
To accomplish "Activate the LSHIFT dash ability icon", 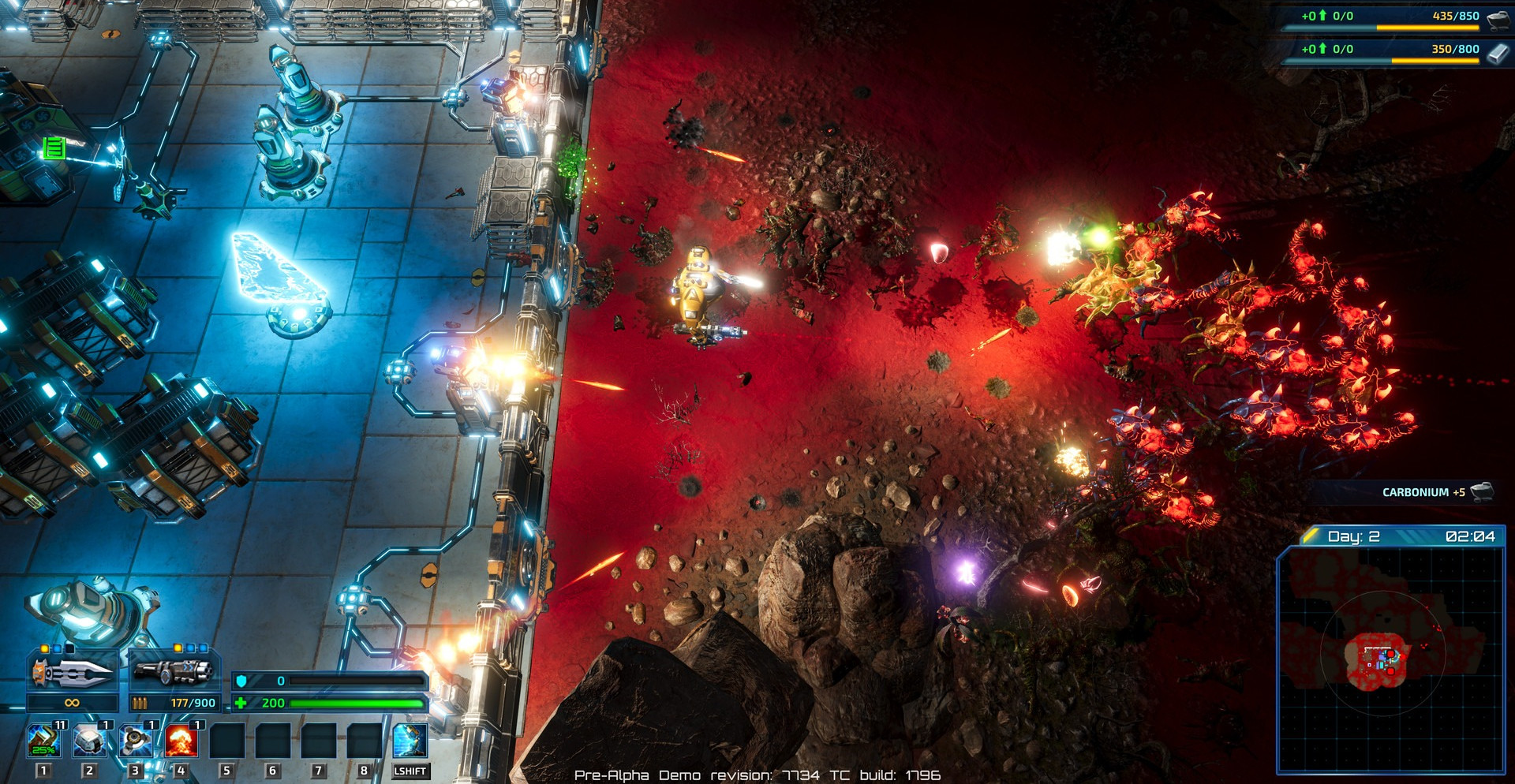I will coord(410,741).
